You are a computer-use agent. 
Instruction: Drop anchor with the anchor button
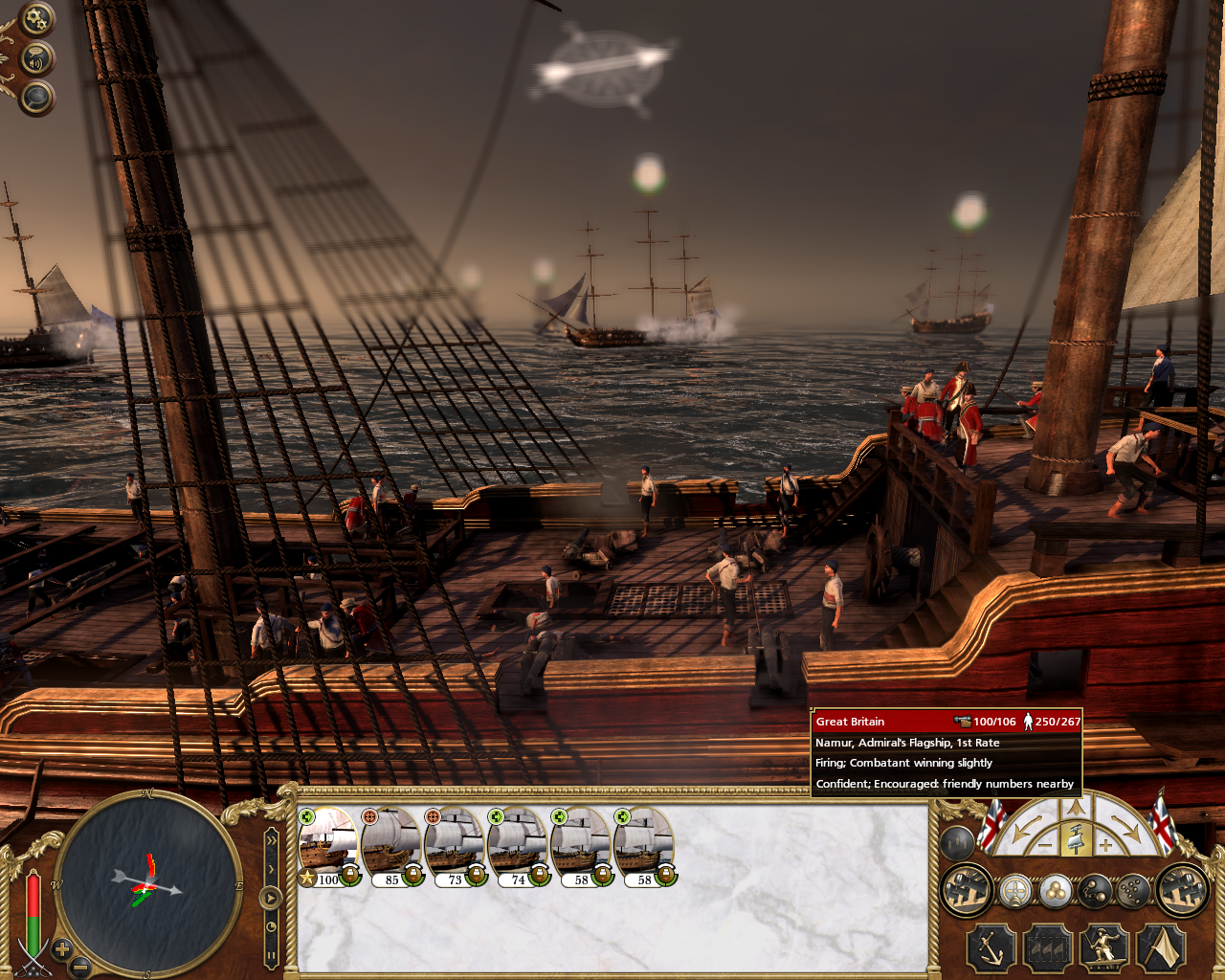click(990, 949)
